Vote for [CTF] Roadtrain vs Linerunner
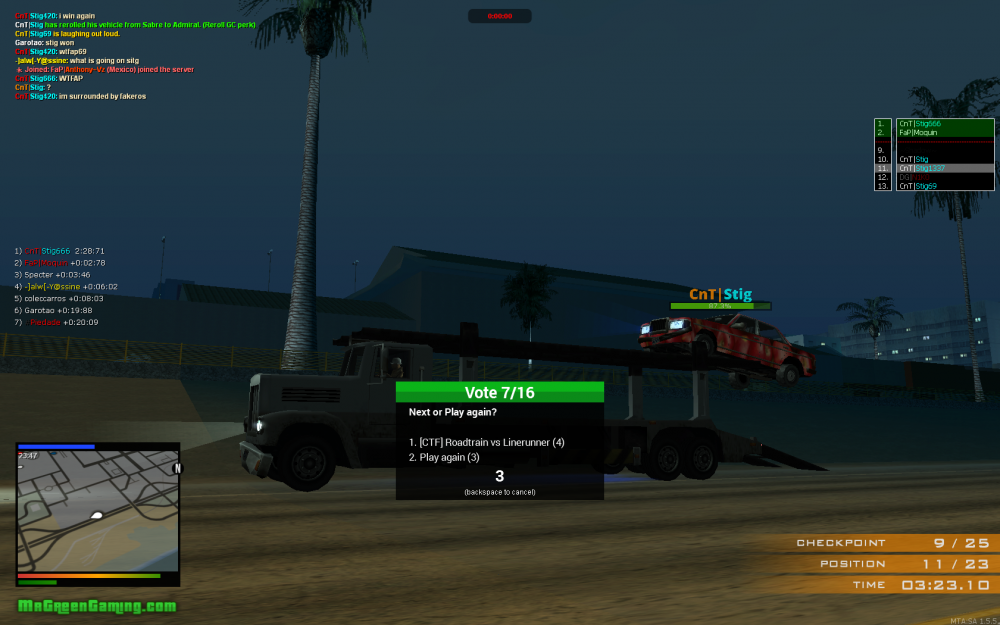The height and width of the screenshot is (625, 1000). (487, 442)
